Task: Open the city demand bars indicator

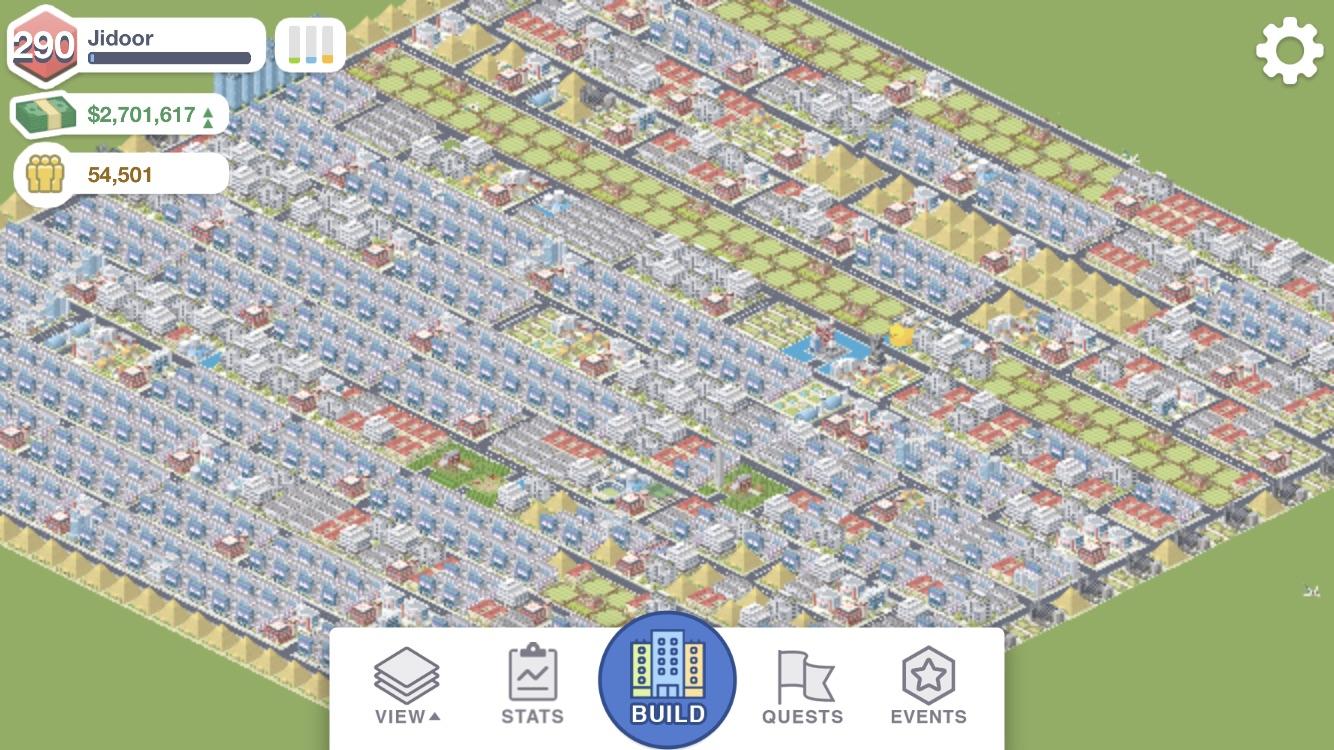Action: (310, 42)
